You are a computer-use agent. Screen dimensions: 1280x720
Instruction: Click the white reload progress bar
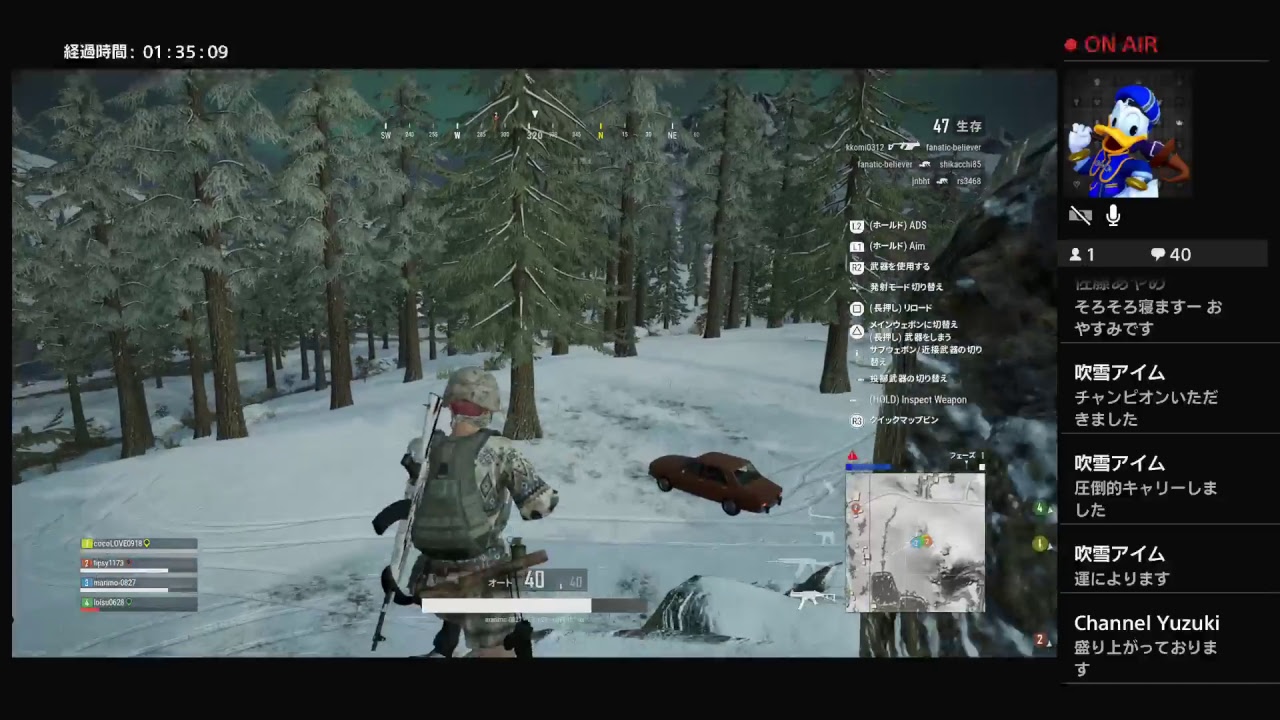click(x=505, y=605)
